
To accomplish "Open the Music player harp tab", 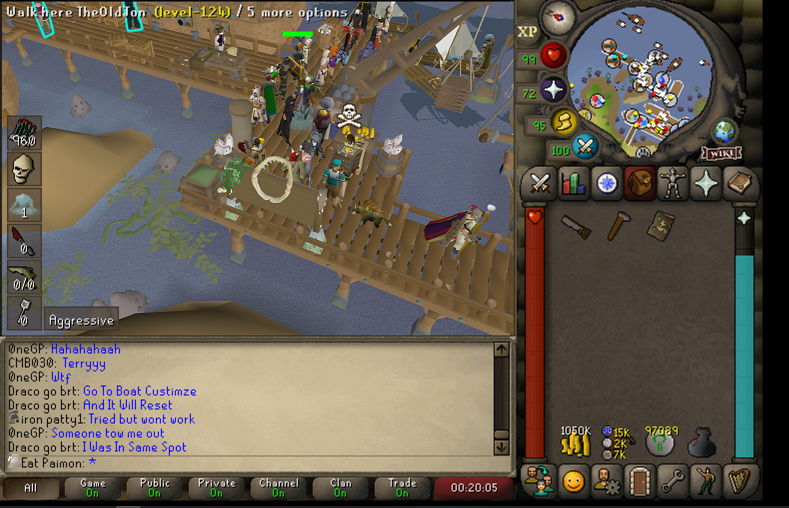I will click(740, 481).
